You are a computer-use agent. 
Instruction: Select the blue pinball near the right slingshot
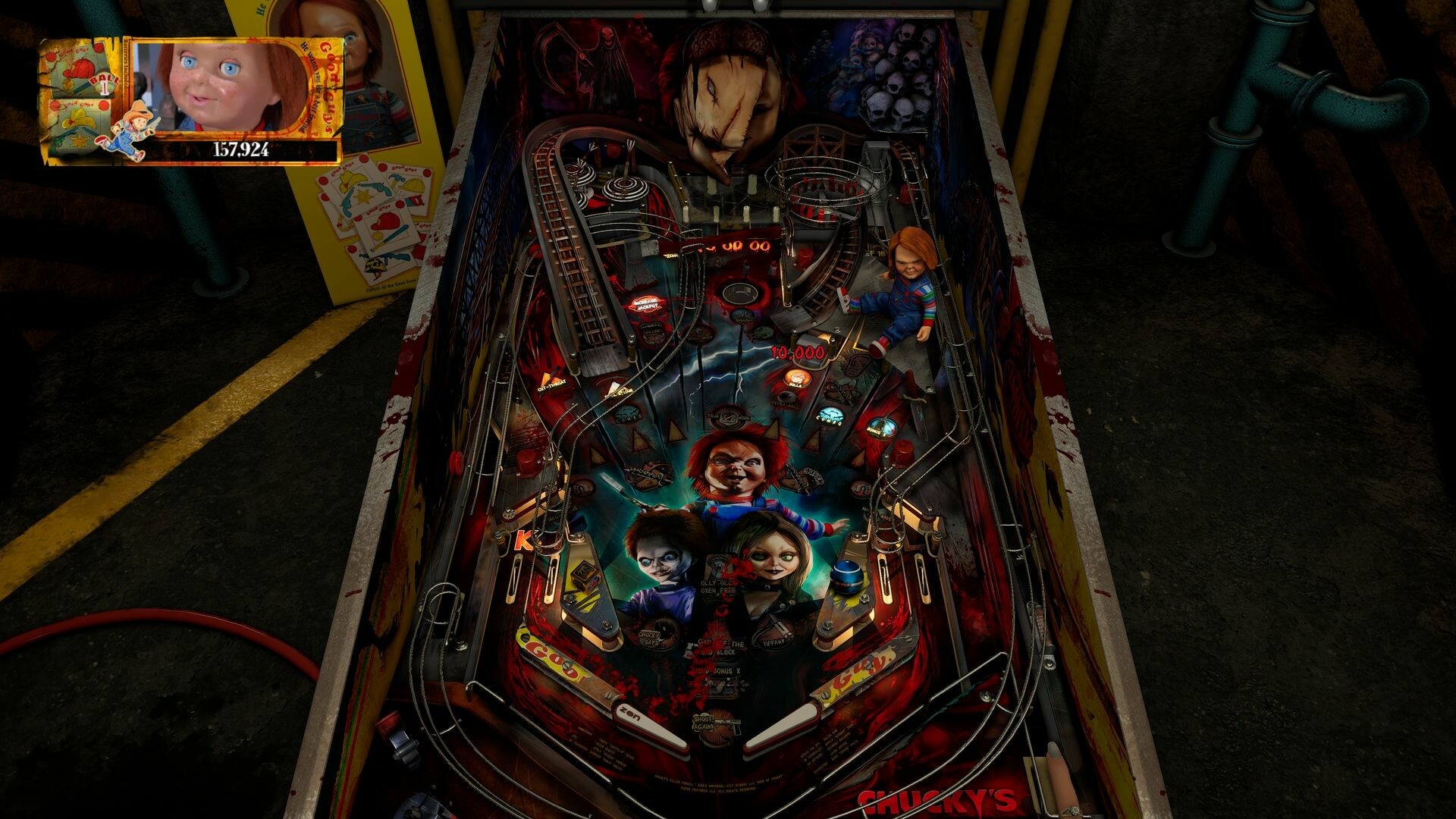[847, 576]
